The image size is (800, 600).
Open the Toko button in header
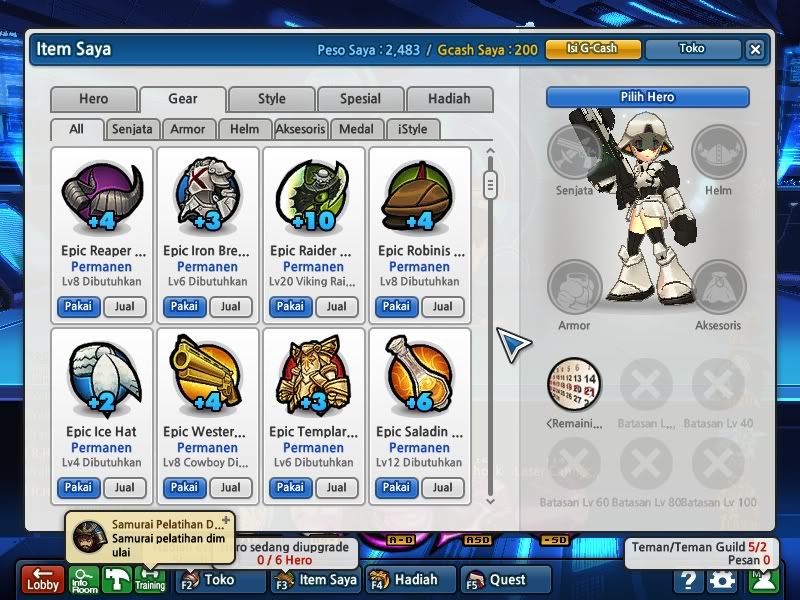691,49
